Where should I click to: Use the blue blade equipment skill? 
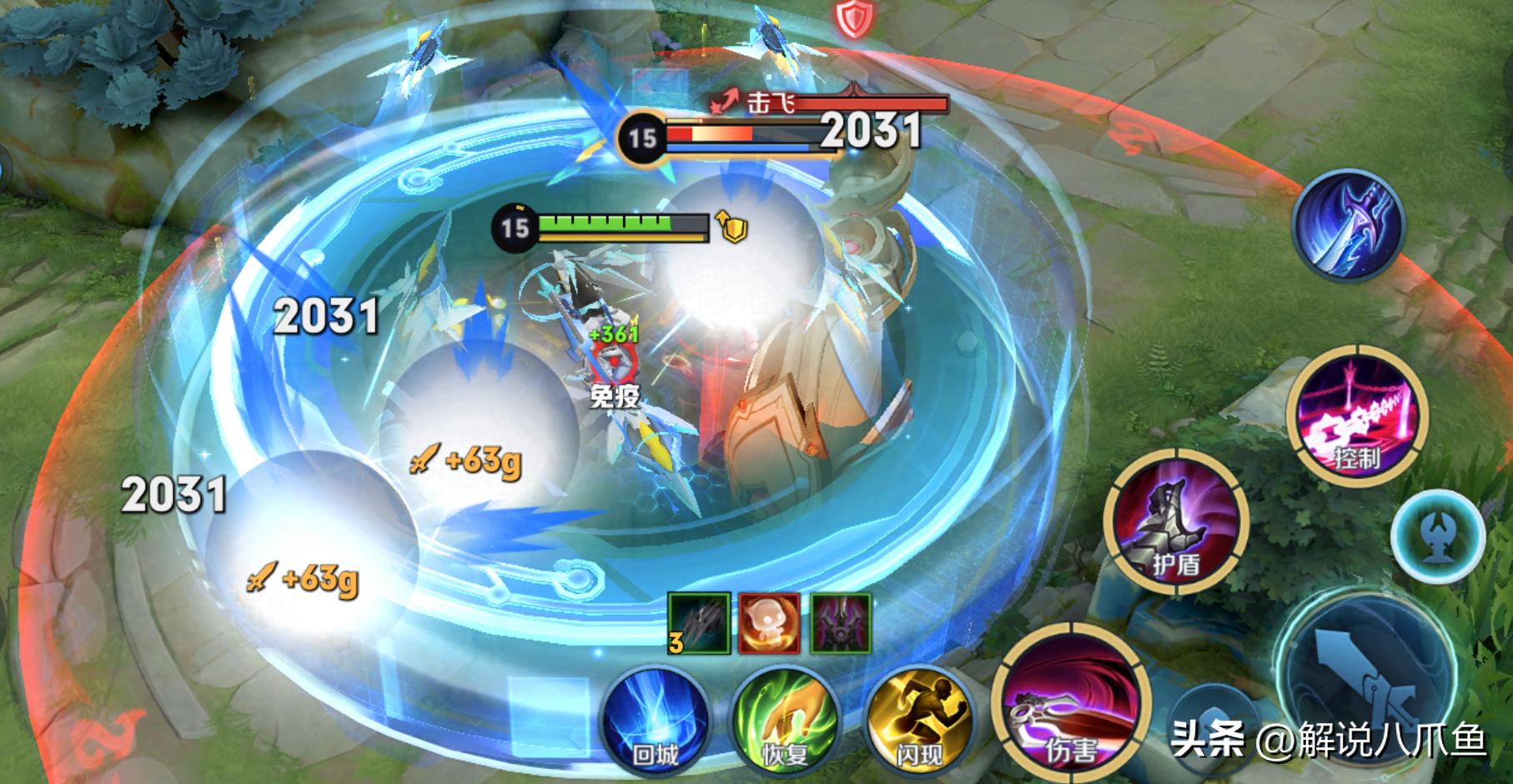click(x=1349, y=224)
